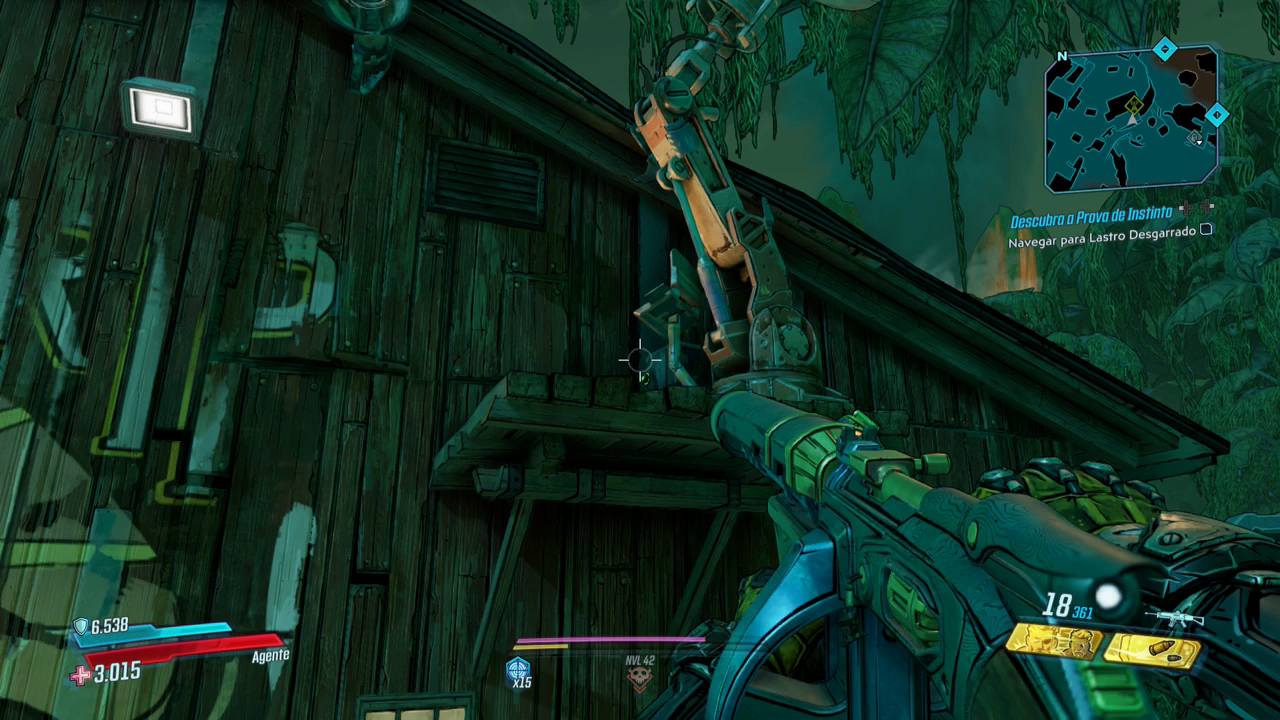
Task: Toggle the 'Navegar para Lastro Desgarrado' objective checkbox
Action: [1206, 229]
